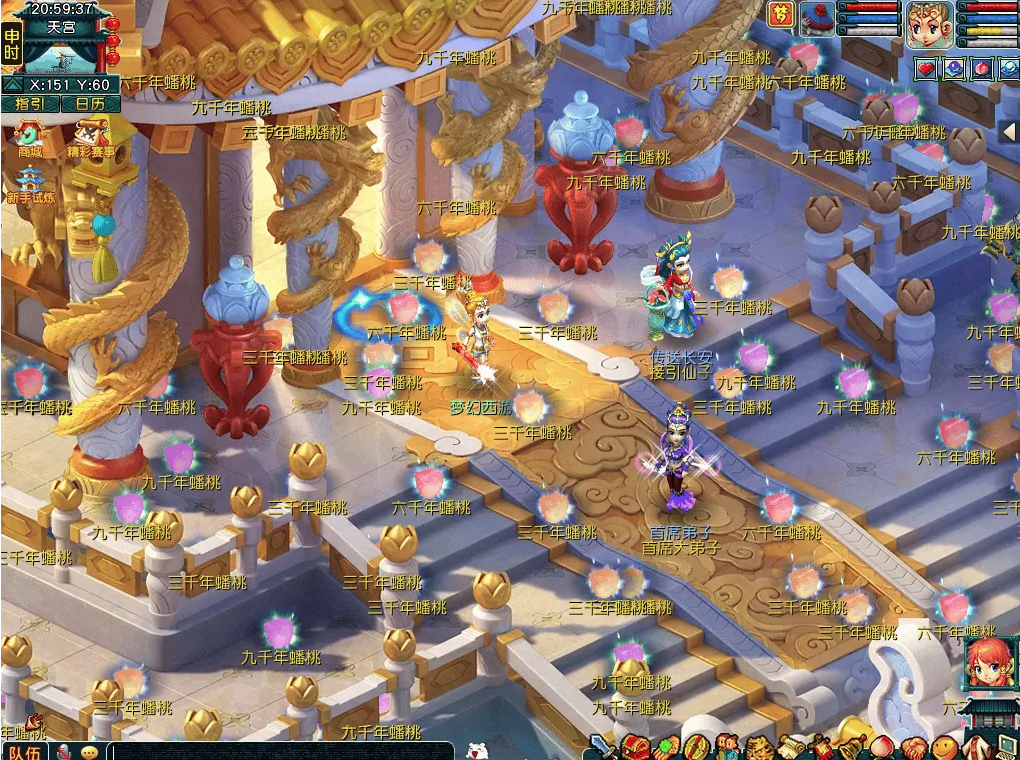Image resolution: width=1020 pixels, height=760 pixels.
Task: Open the tiger head pet menu
Action: click(x=760, y=747)
